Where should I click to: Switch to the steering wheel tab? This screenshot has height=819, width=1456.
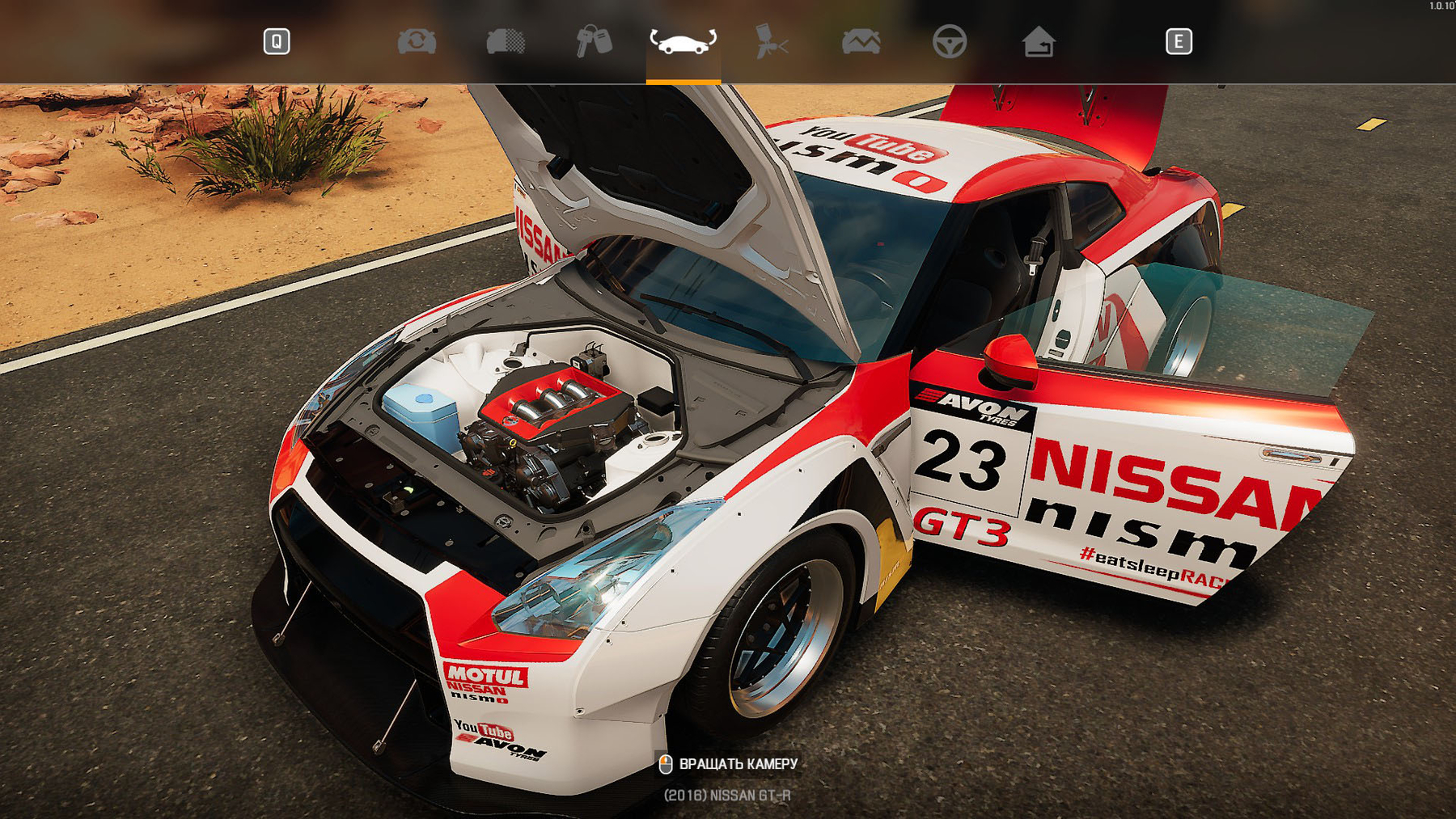pos(949,41)
